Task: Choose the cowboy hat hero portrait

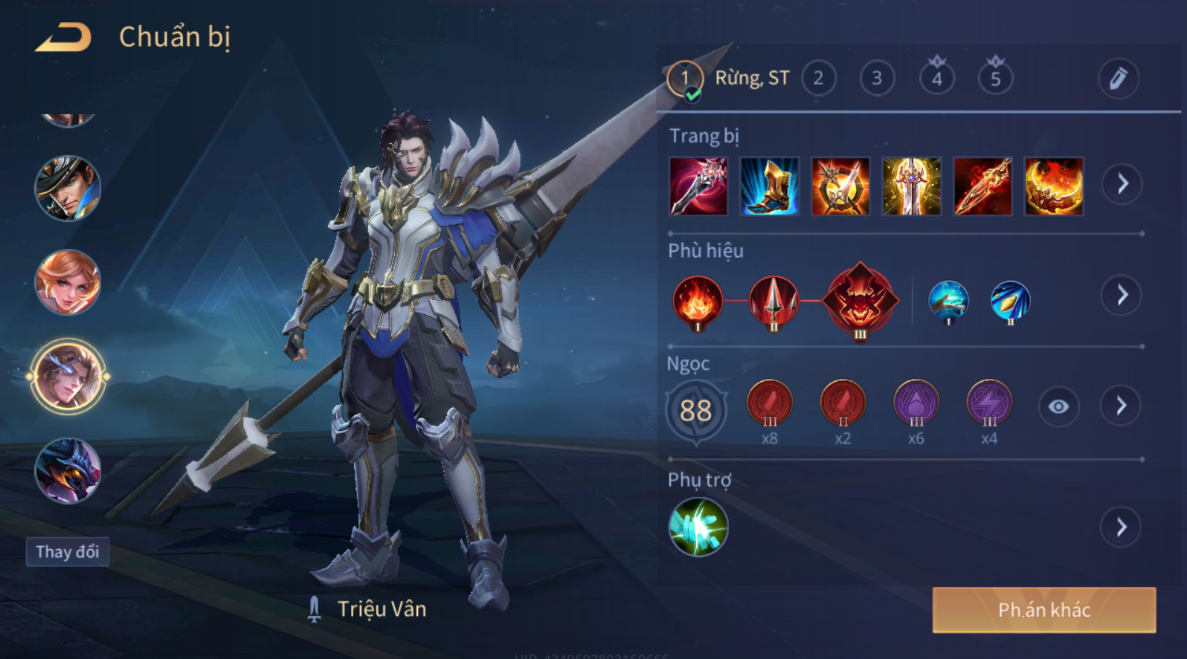Action: 68,187
